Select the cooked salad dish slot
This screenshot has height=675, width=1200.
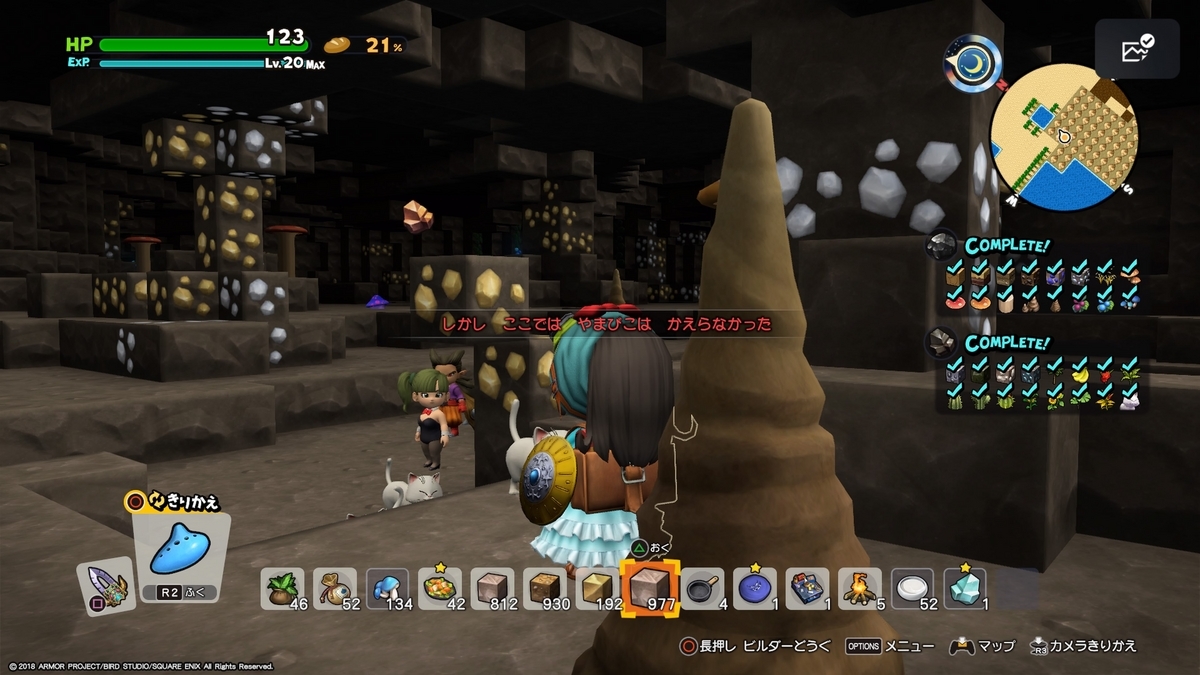[x=441, y=588]
